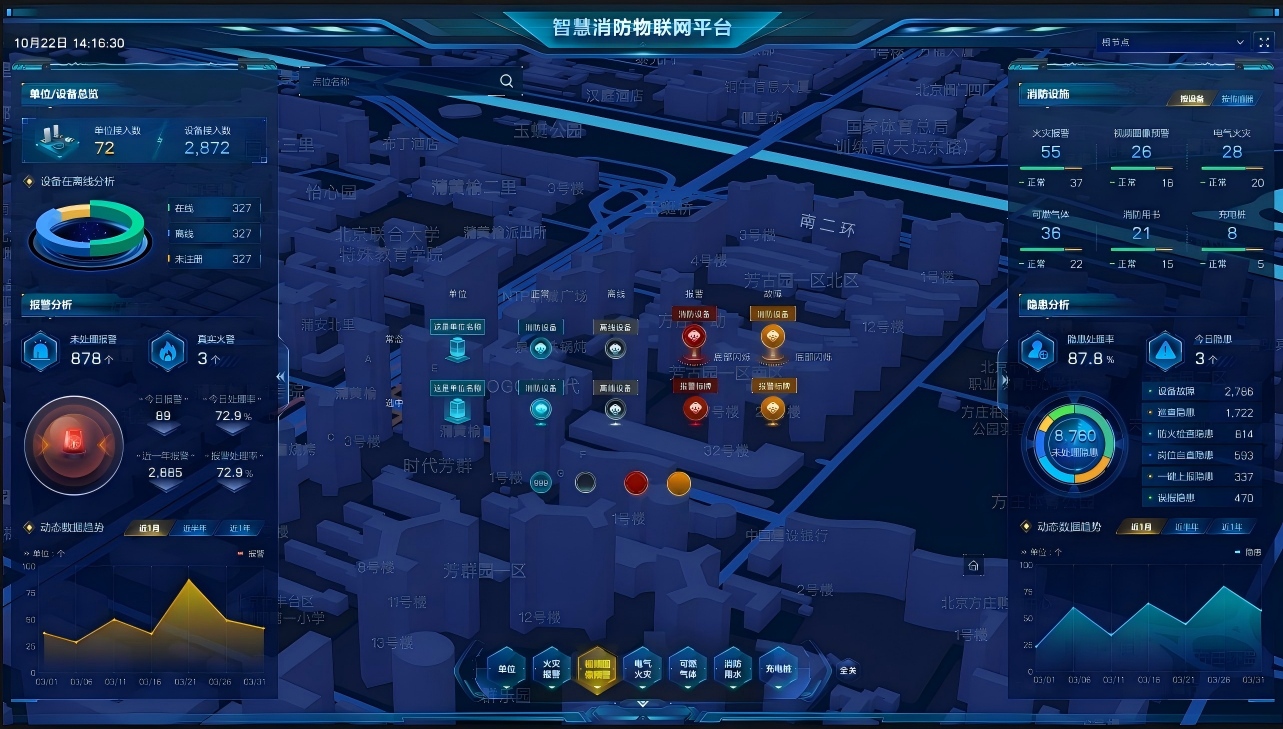Click the red alarm siren icon

73,440
